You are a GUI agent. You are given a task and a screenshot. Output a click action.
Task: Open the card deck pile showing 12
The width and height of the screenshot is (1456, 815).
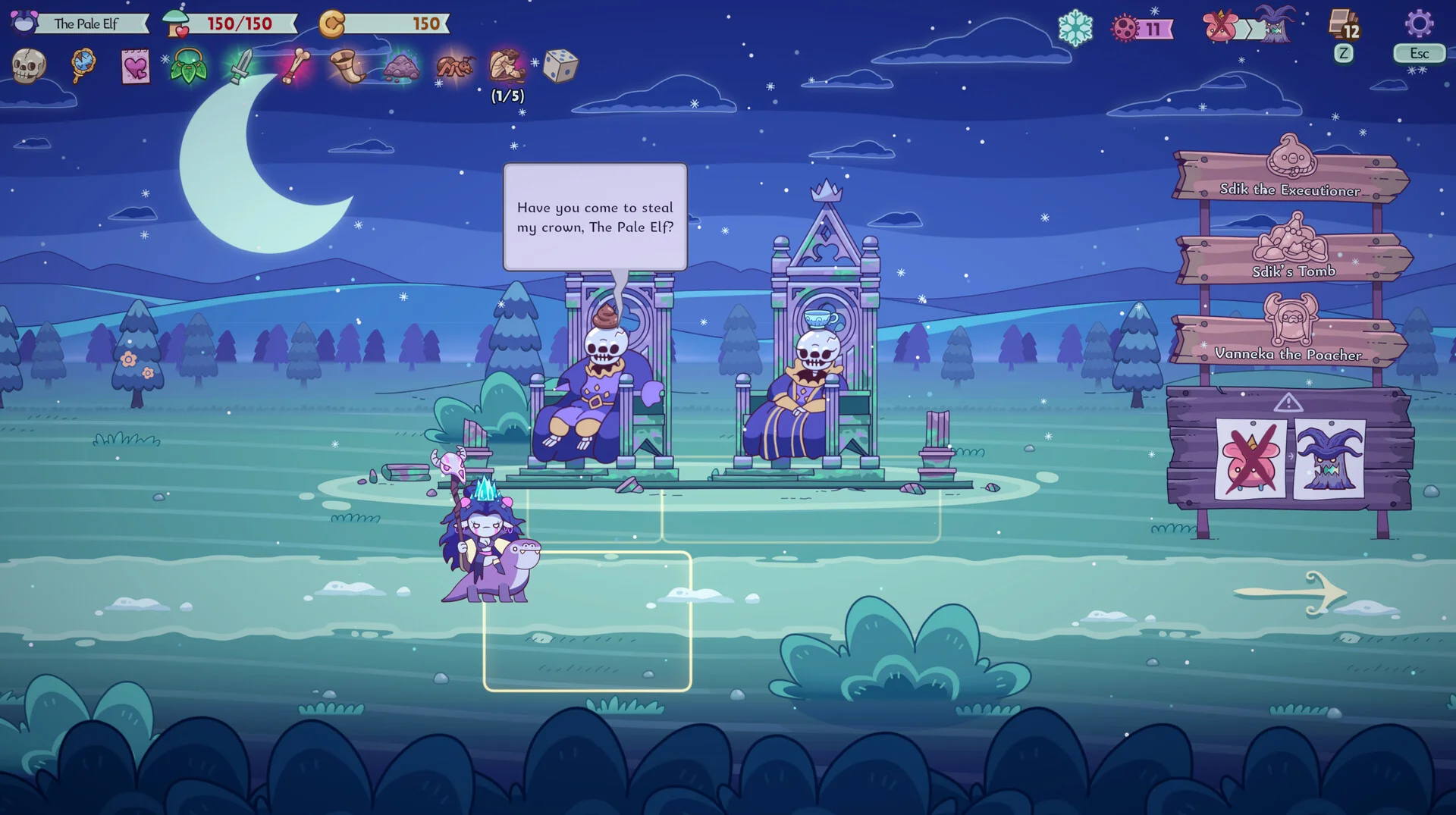coord(1344,24)
